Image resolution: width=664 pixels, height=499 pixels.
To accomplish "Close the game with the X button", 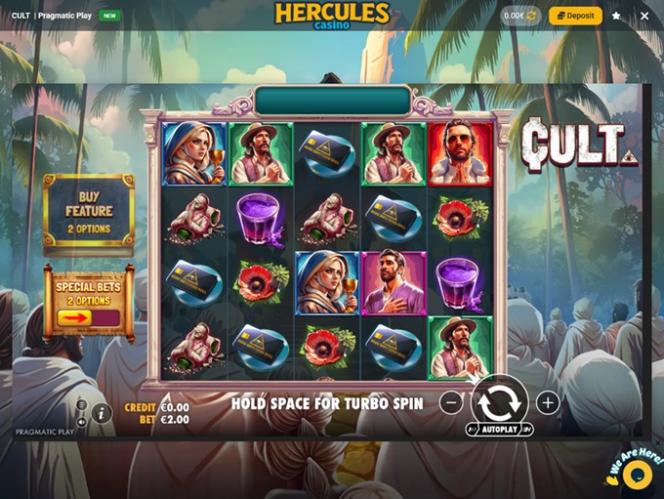I will 643,16.
